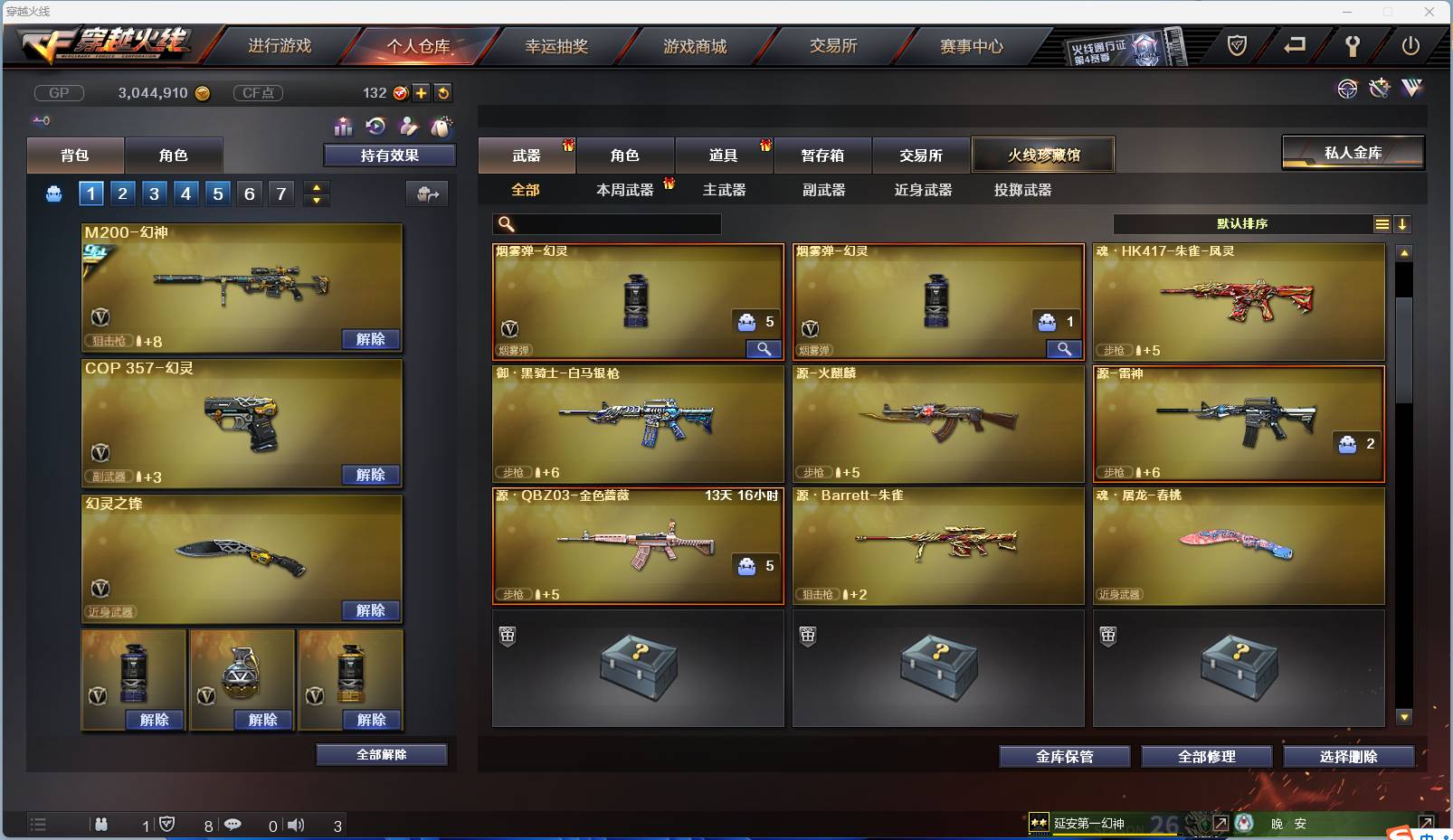Click the 全部解除 button in the backpack panel
This screenshot has height=840, width=1453.
381,753
